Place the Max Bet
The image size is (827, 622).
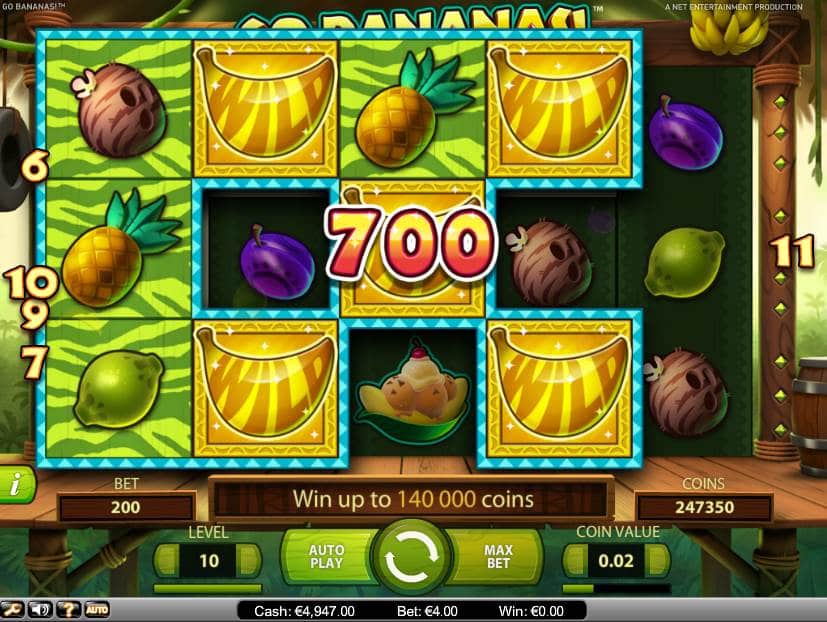point(499,557)
